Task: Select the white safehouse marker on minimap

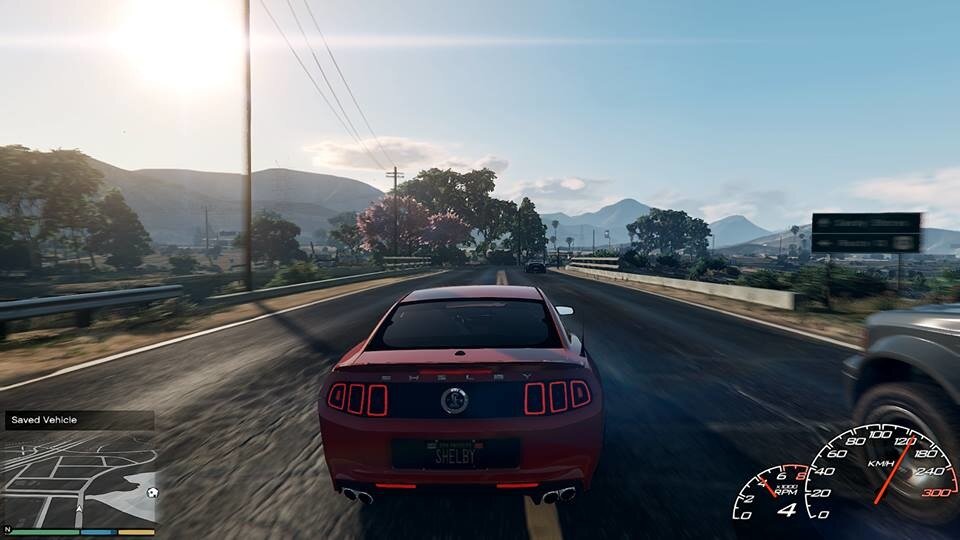Action: tap(150, 493)
